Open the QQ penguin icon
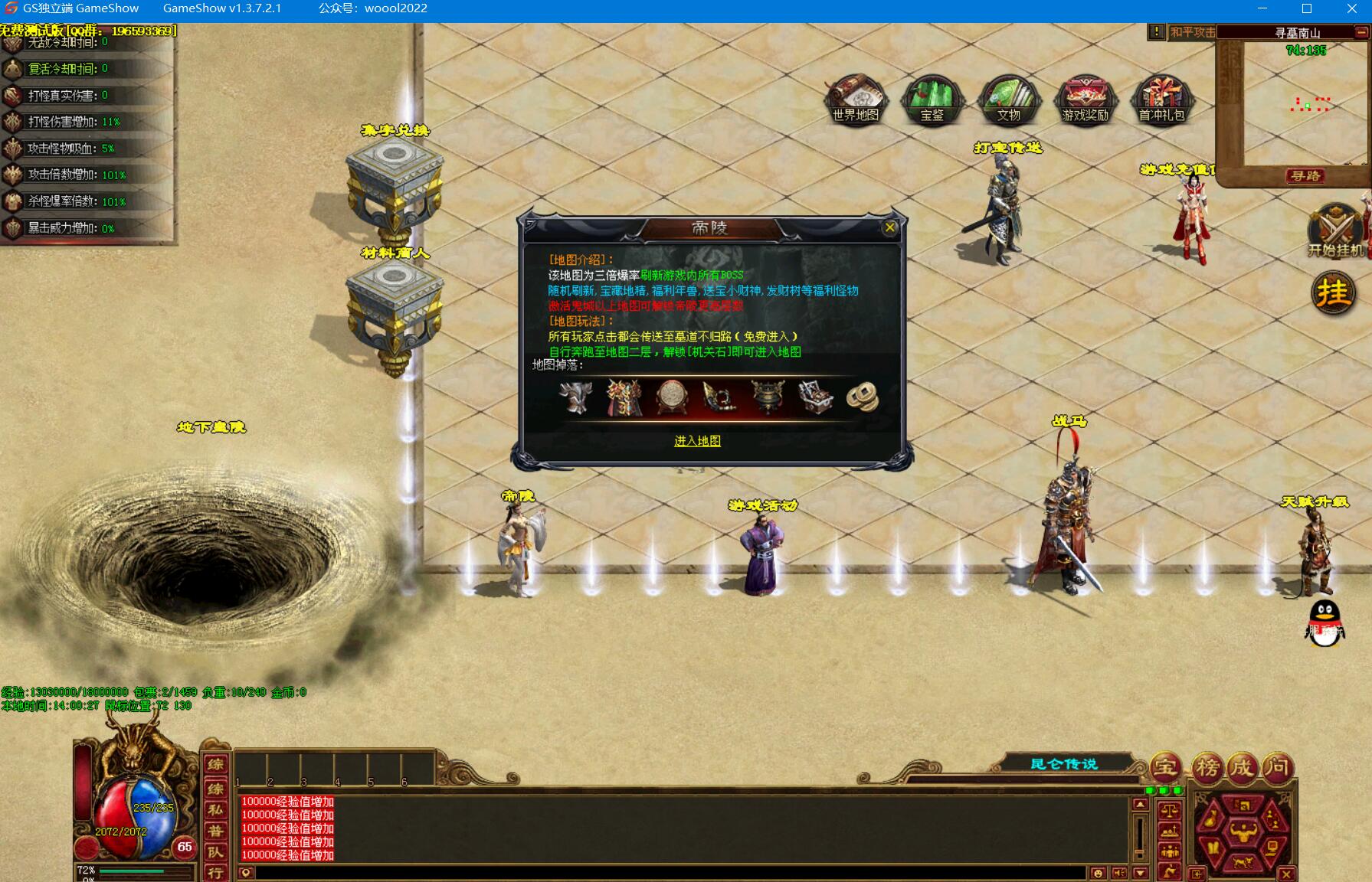 pos(1325,623)
